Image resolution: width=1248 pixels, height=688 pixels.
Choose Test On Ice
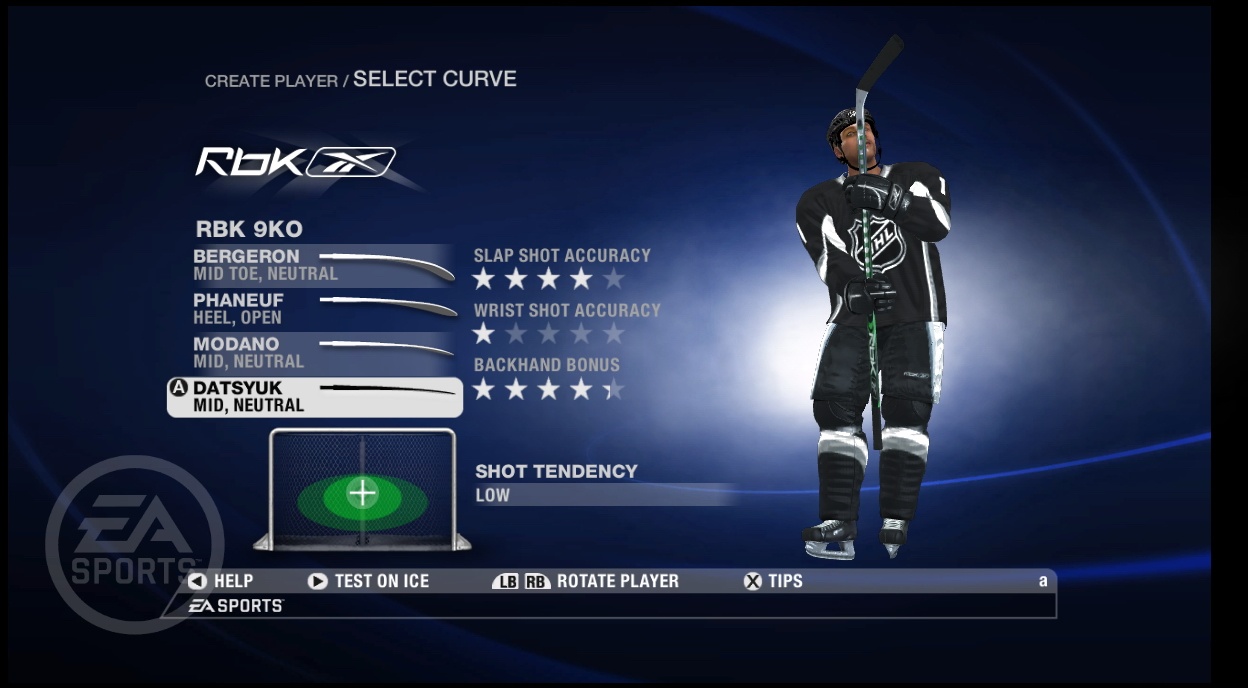[369, 581]
